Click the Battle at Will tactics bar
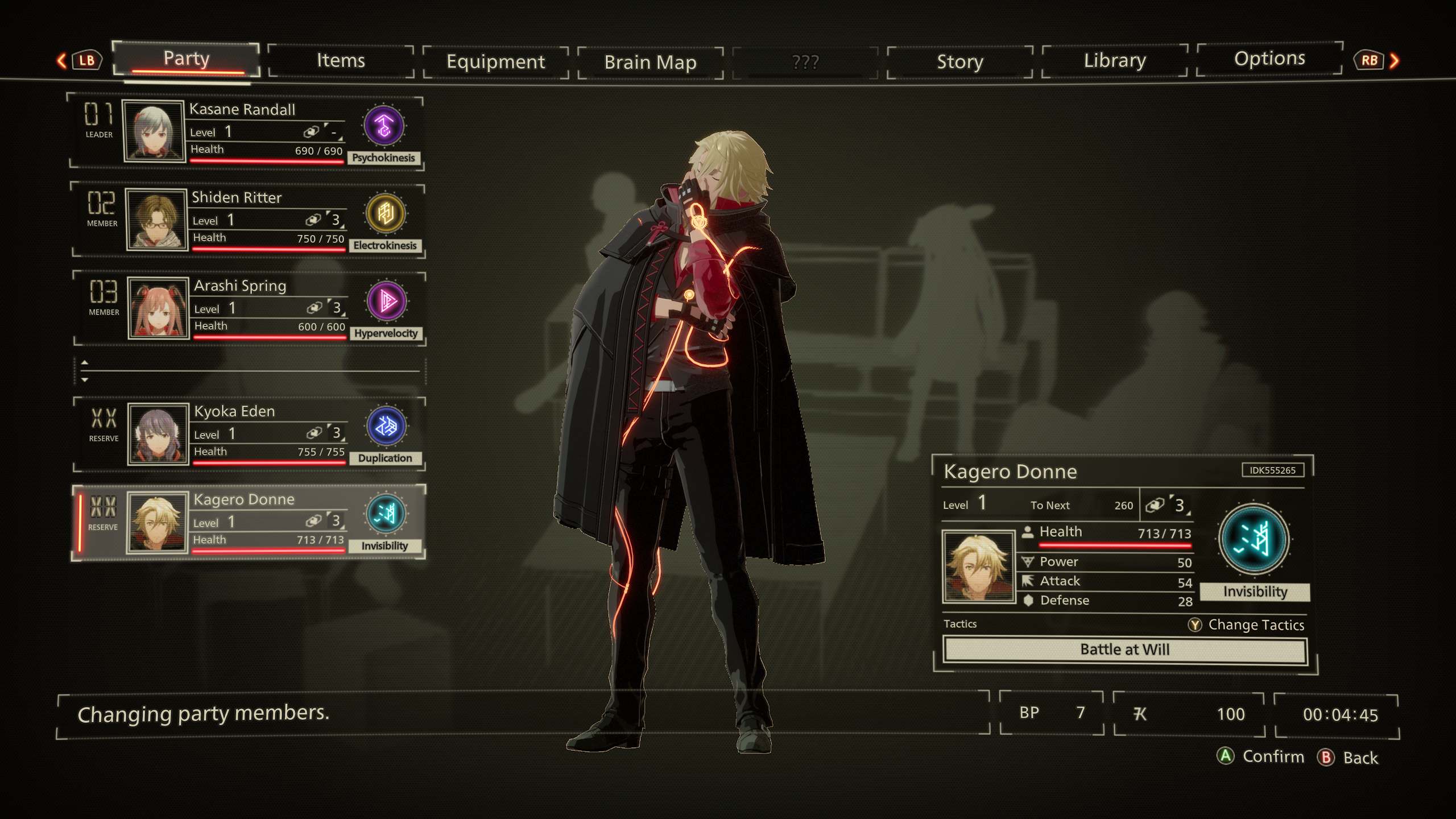The image size is (1456, 819). [1124, 650]
